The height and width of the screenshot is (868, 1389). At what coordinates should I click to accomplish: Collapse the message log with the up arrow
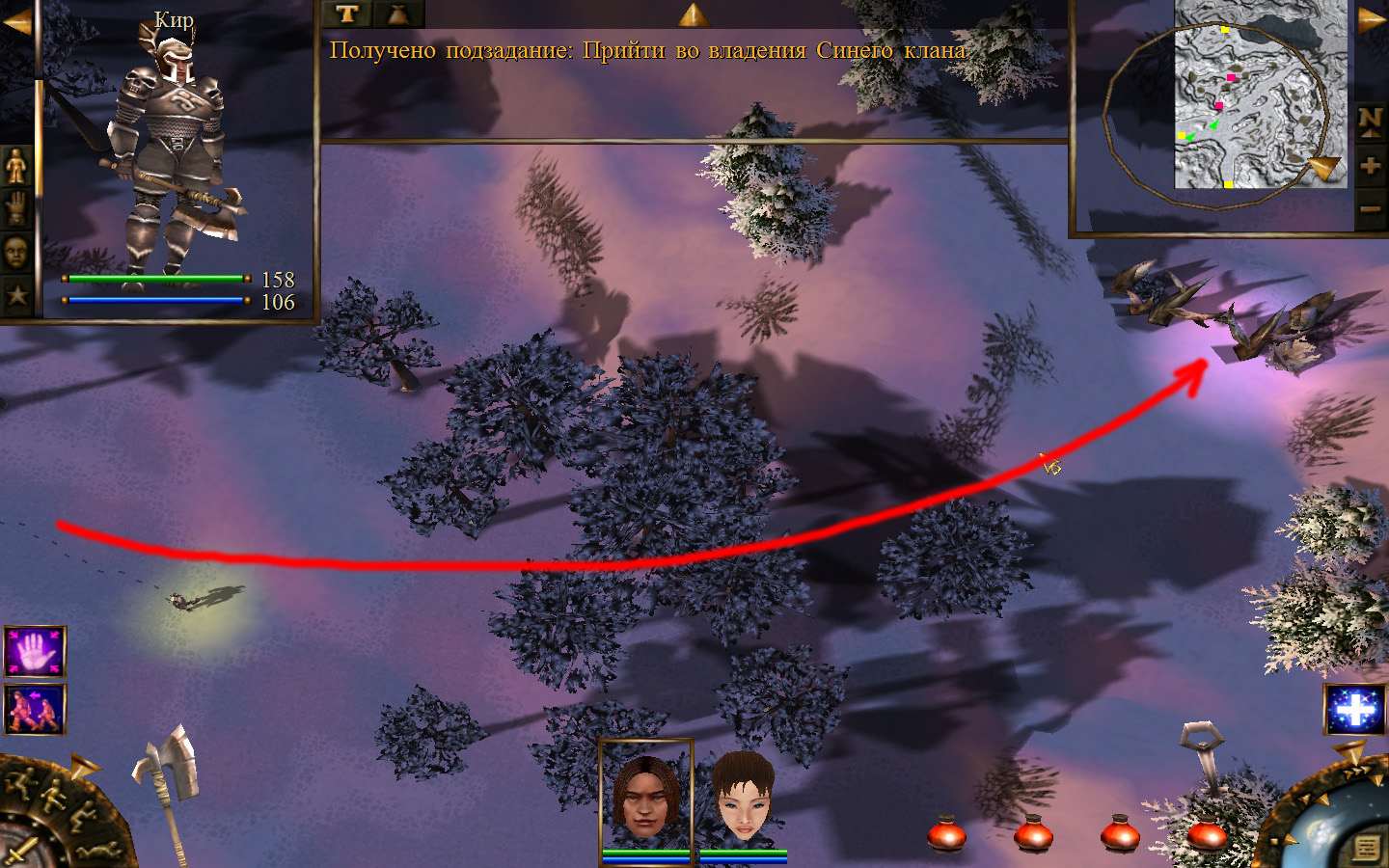[693, 14]
